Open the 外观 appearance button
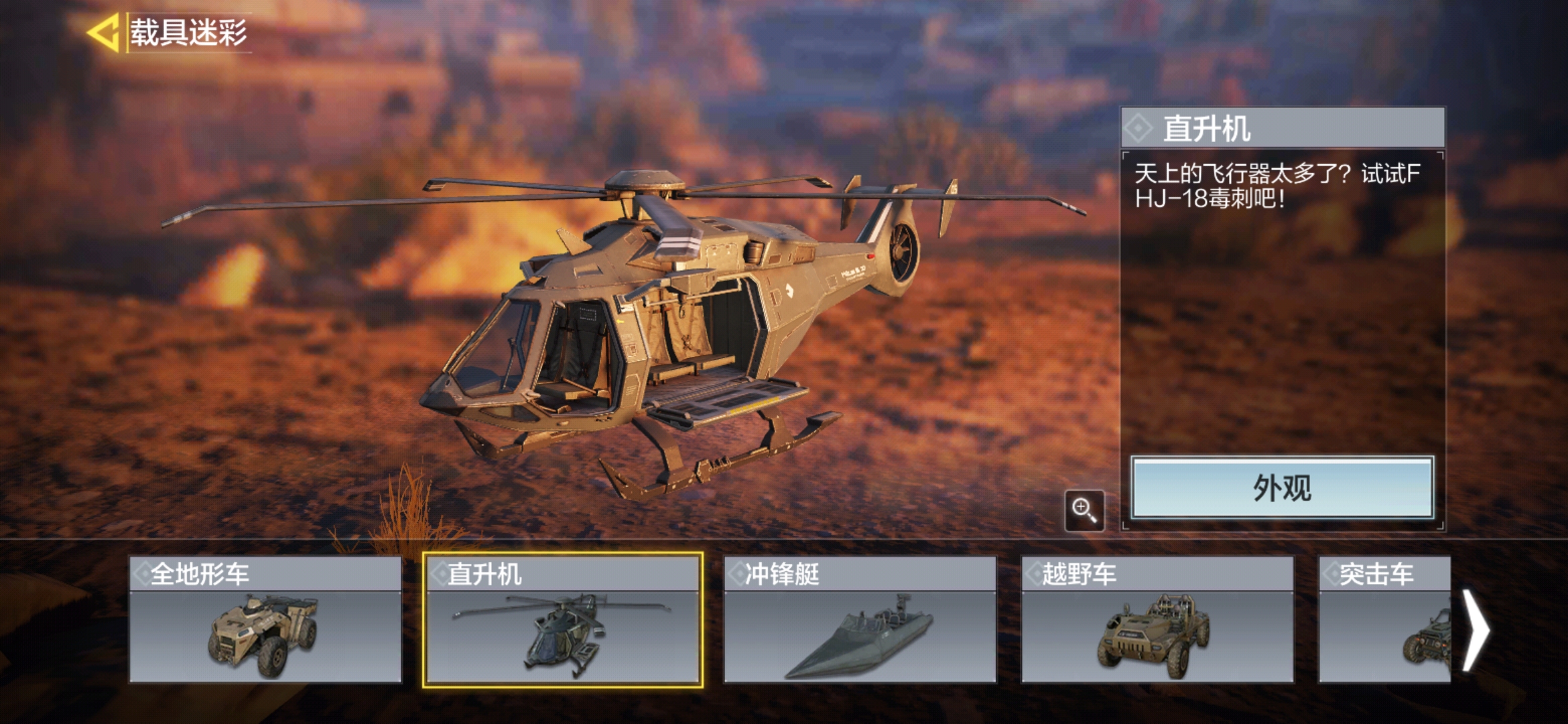The height and width of the screenshot is (724, 1568). click(1282, 488)
